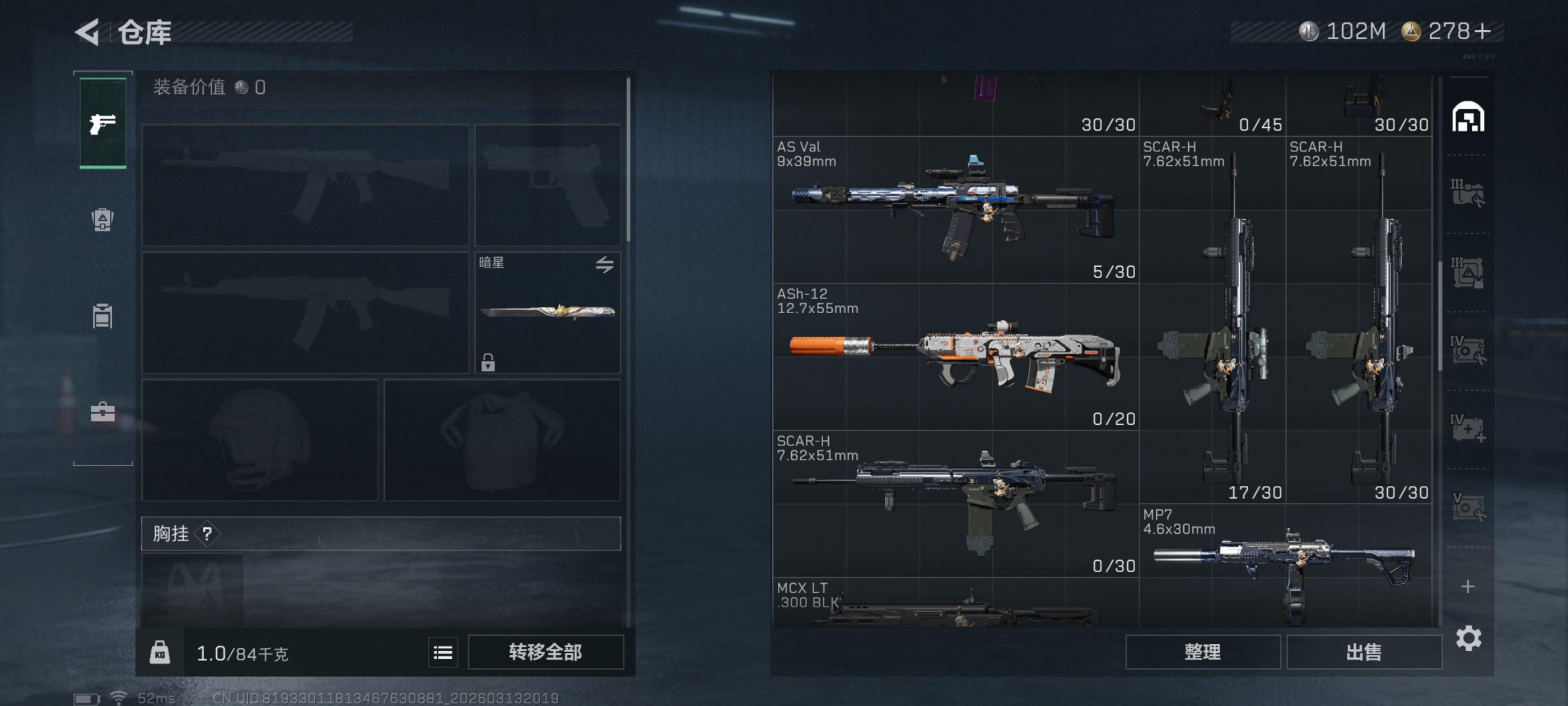Select the pistol weapons tab

(x=103, y=124)
